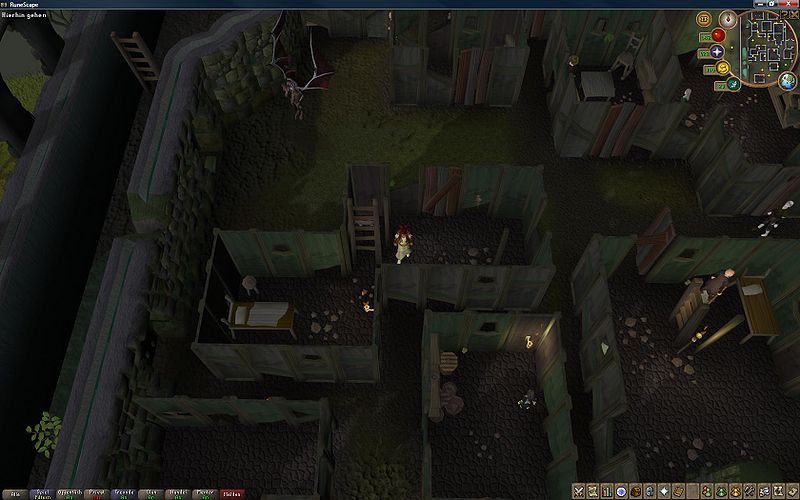The width and height of the screenshot is (800, 500).
Task: Click the red hitpoints heart orb
Action: click(x=717, y=35)
